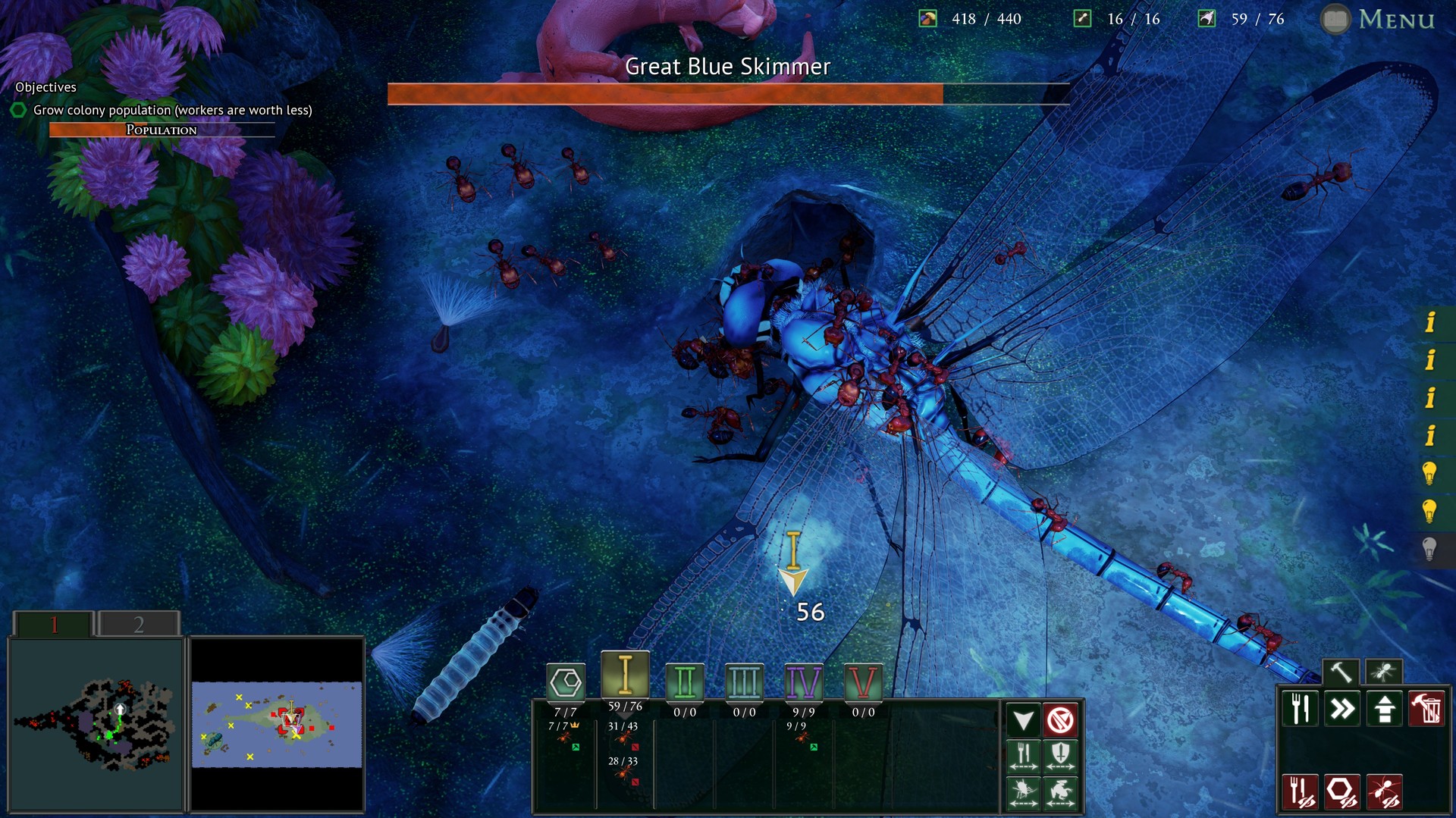Expand pheromone group IV details

pyautogui.click(x=802, y=682)
